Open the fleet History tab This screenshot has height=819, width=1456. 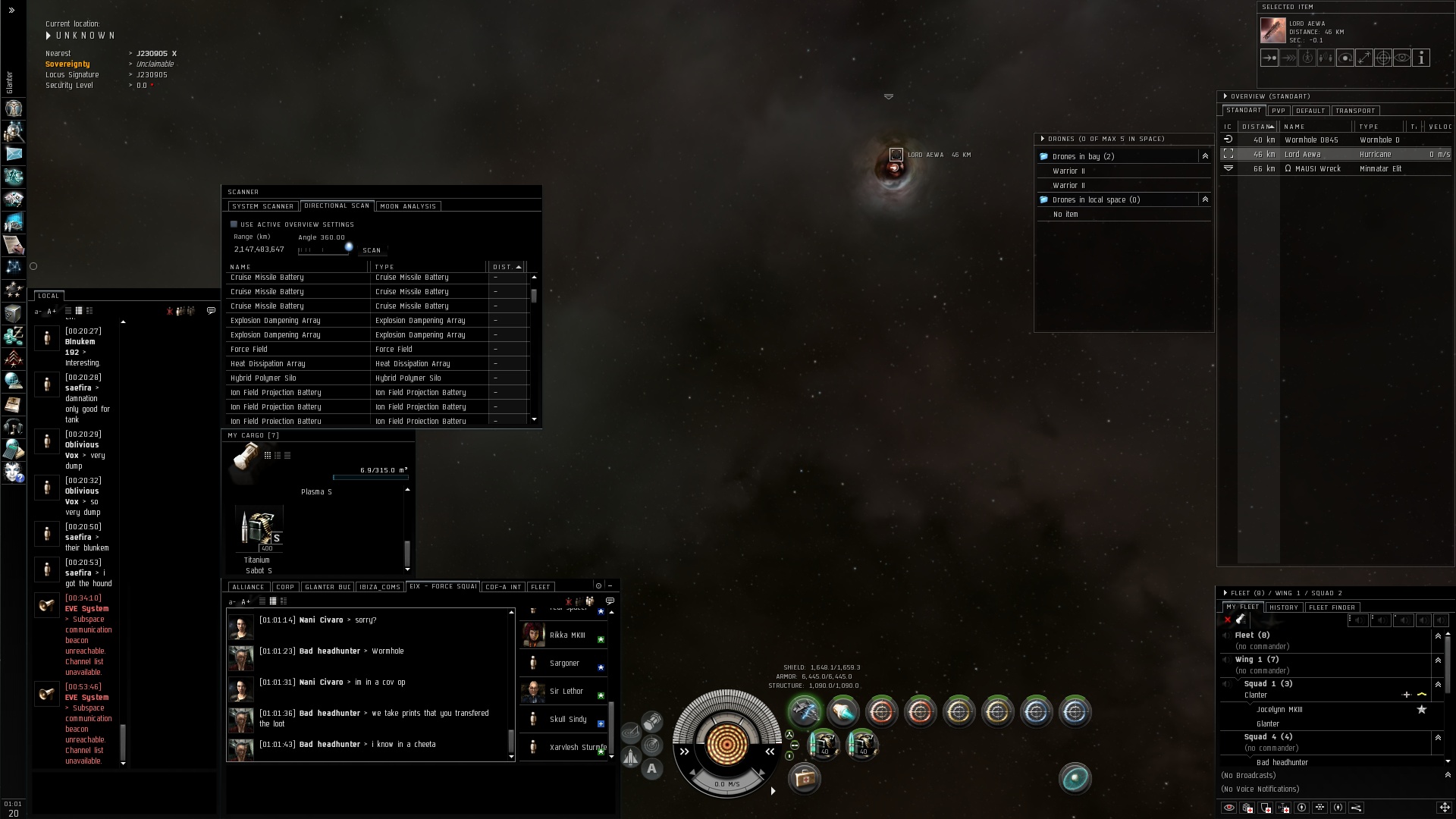tap(1284, 607)
